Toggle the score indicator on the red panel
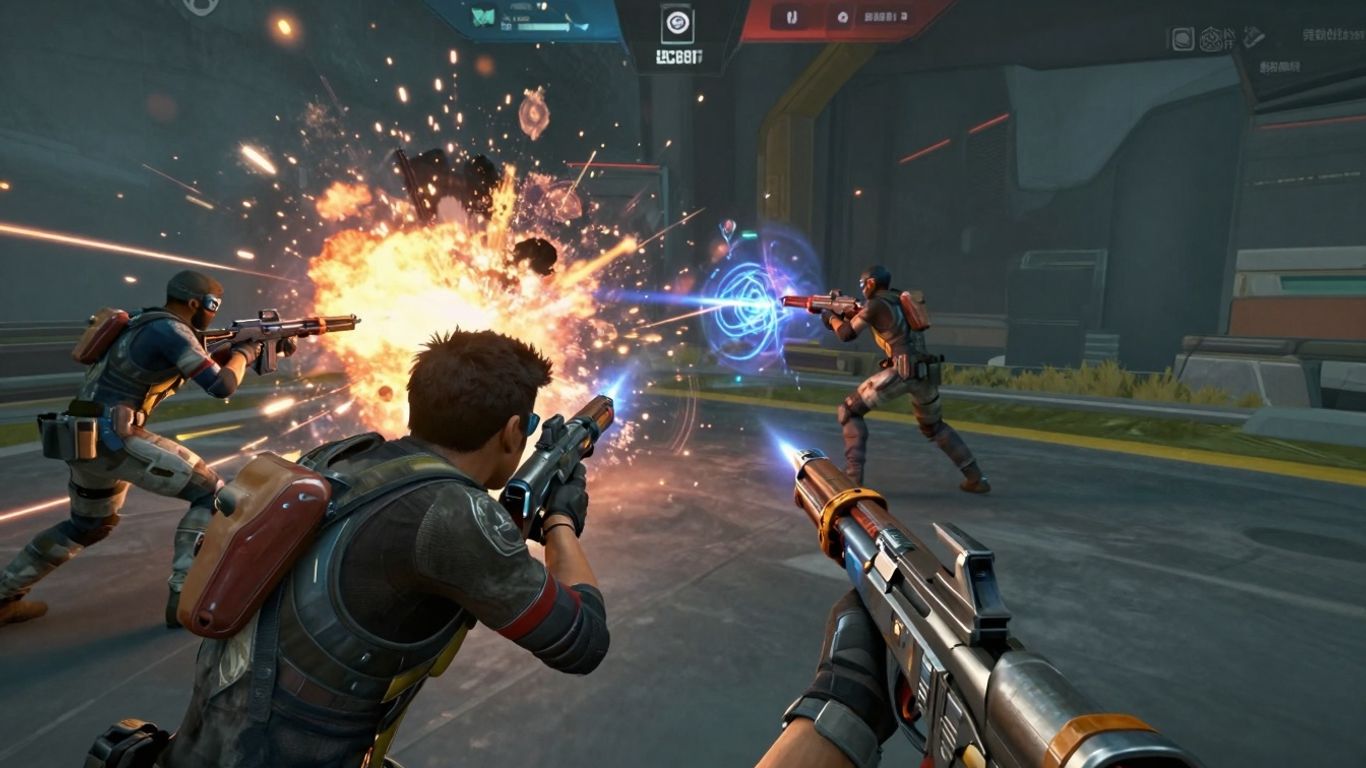 click(887, 17)
